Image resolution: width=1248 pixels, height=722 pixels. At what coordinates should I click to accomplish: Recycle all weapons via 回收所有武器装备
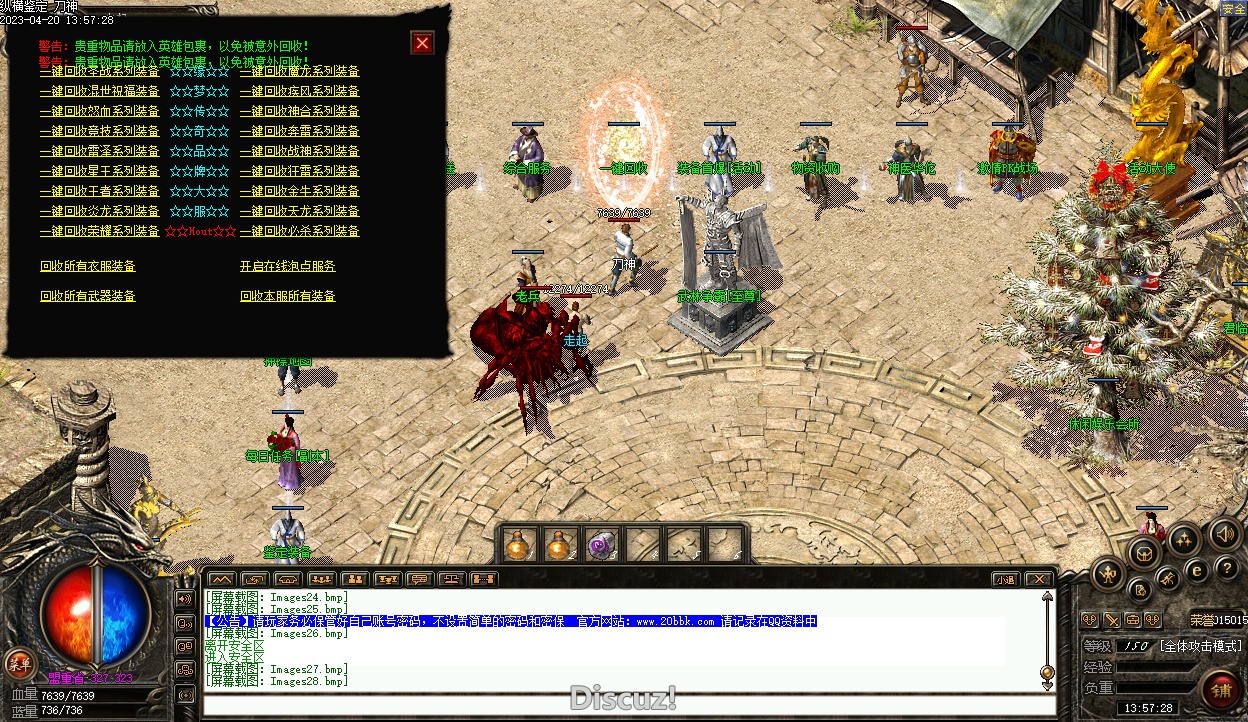[87, 296]
